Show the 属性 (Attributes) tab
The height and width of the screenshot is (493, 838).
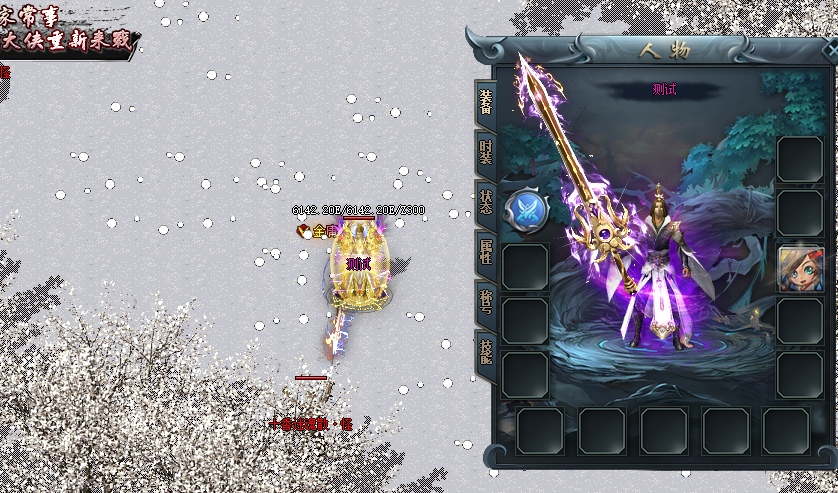tap(485, 253)
